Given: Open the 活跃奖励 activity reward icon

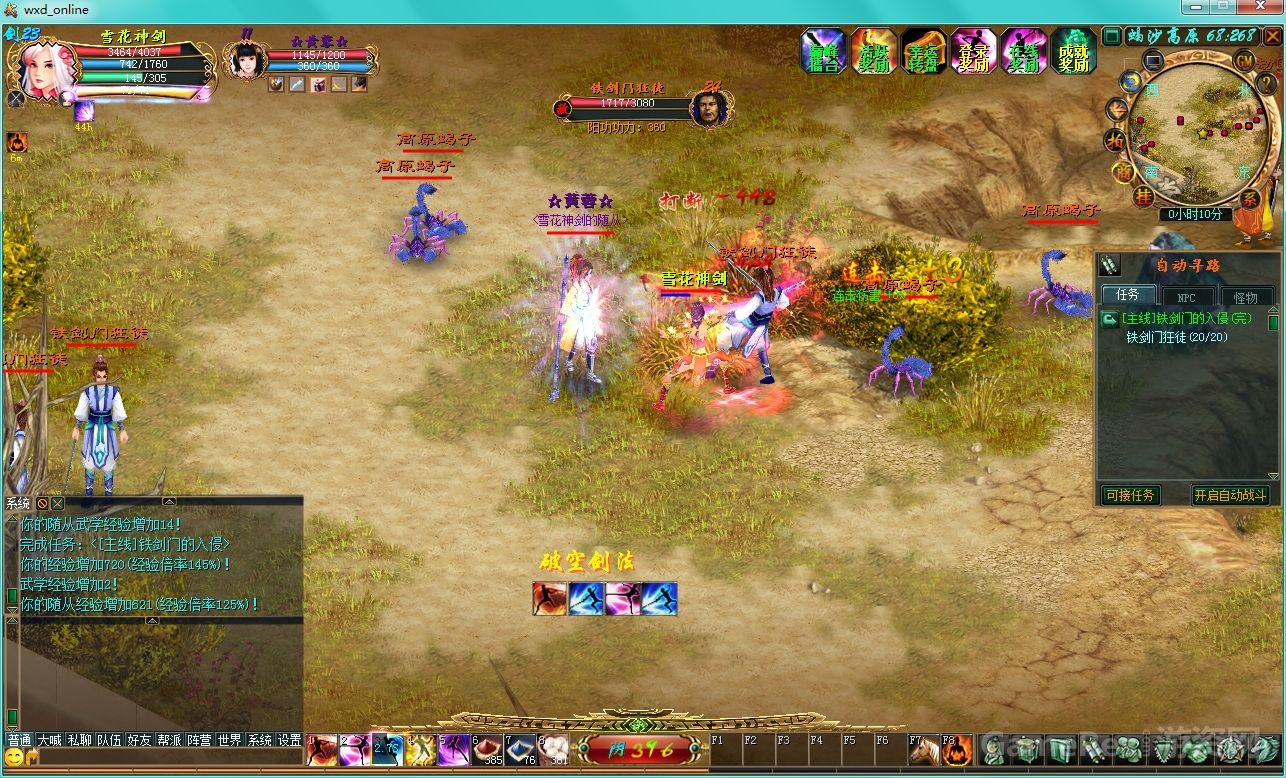Looking at the screenshot, I should [873, 52].
